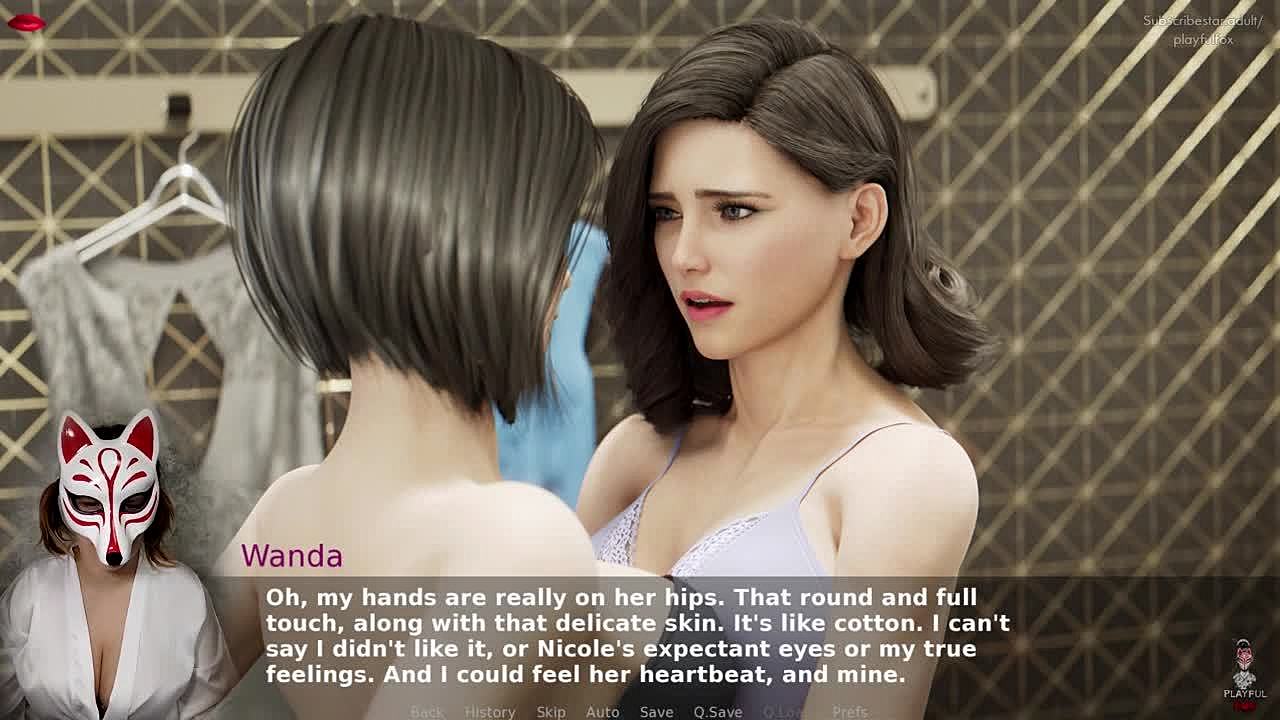Quick load with Q.Load

pos(785,712)
